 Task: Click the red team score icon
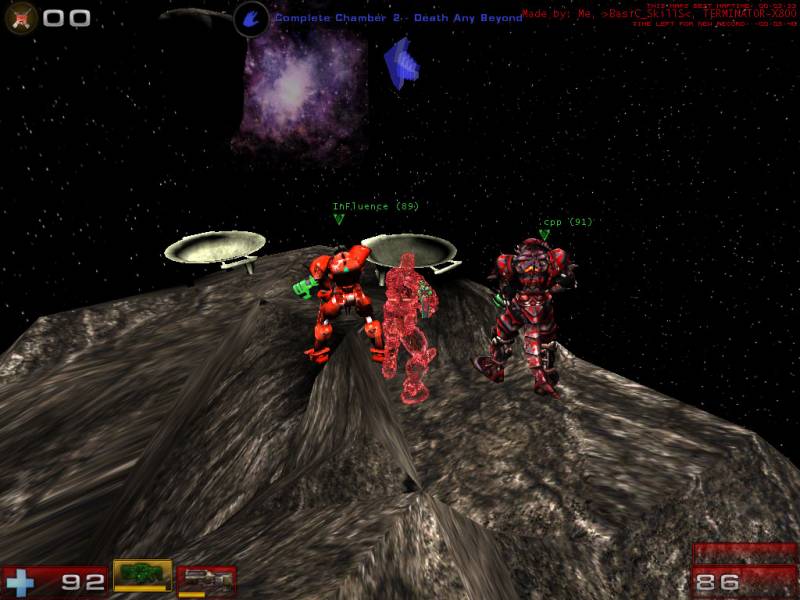[x=21, y=17]
